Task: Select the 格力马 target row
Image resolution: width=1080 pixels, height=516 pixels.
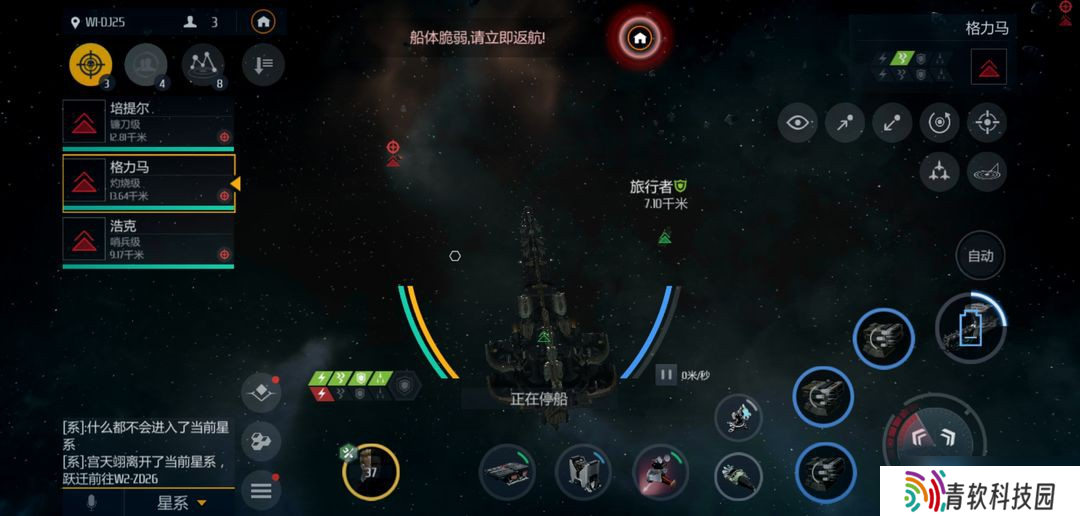Action: tap(148, 182)
